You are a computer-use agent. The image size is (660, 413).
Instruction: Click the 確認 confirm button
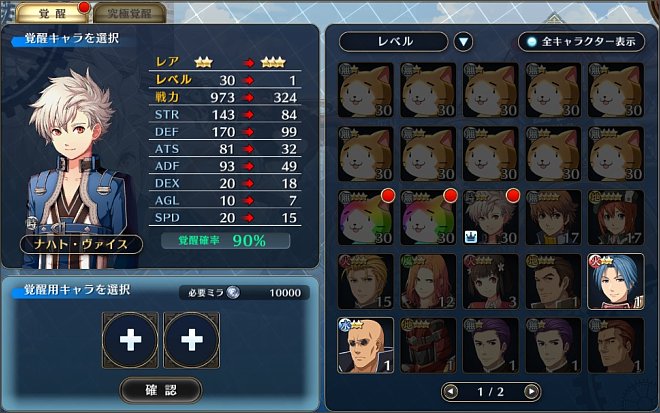[x=160, y=389]
